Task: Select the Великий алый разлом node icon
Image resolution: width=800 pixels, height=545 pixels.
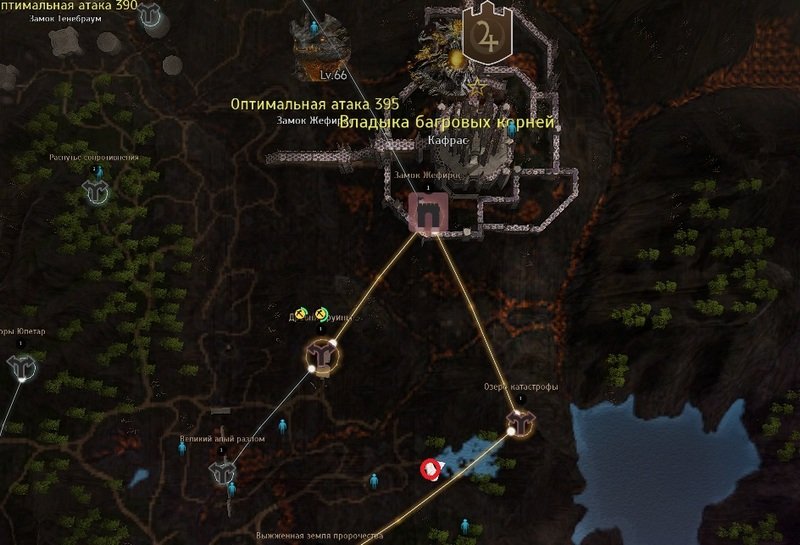Action: [222, 472]
